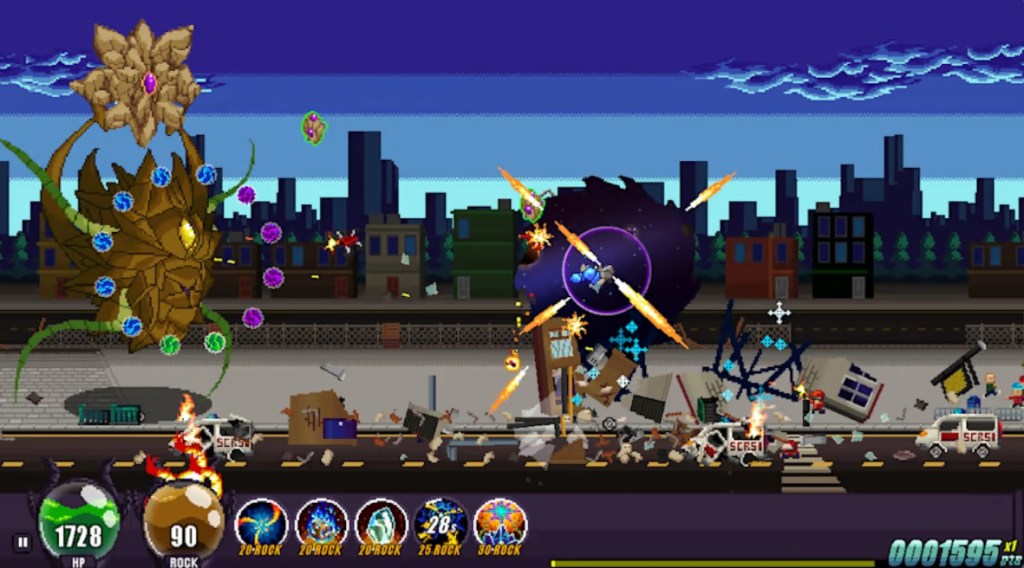Trigger the 30-rock orange burst ability
This screenshot has height=568, width=1024.
pos(500,523)
